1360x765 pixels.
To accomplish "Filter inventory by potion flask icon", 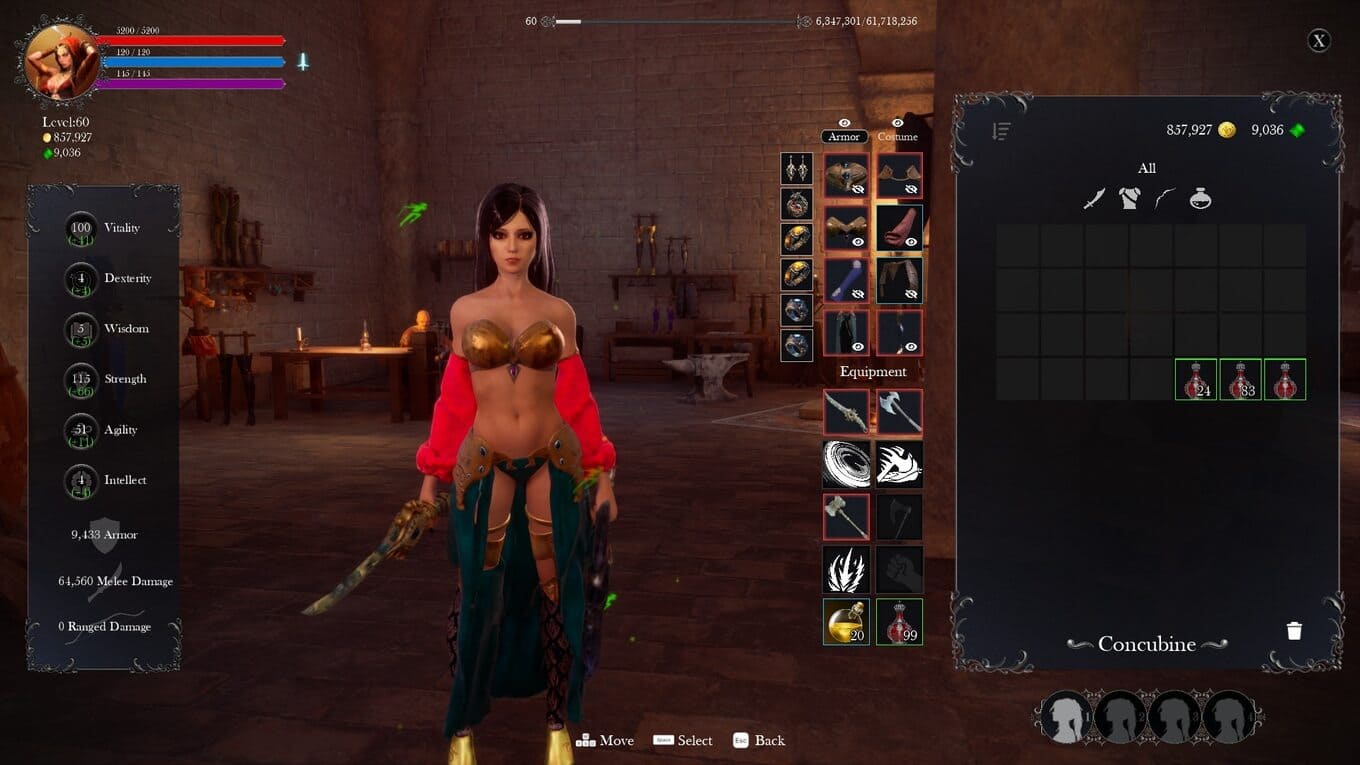I will pos(1200,199).
